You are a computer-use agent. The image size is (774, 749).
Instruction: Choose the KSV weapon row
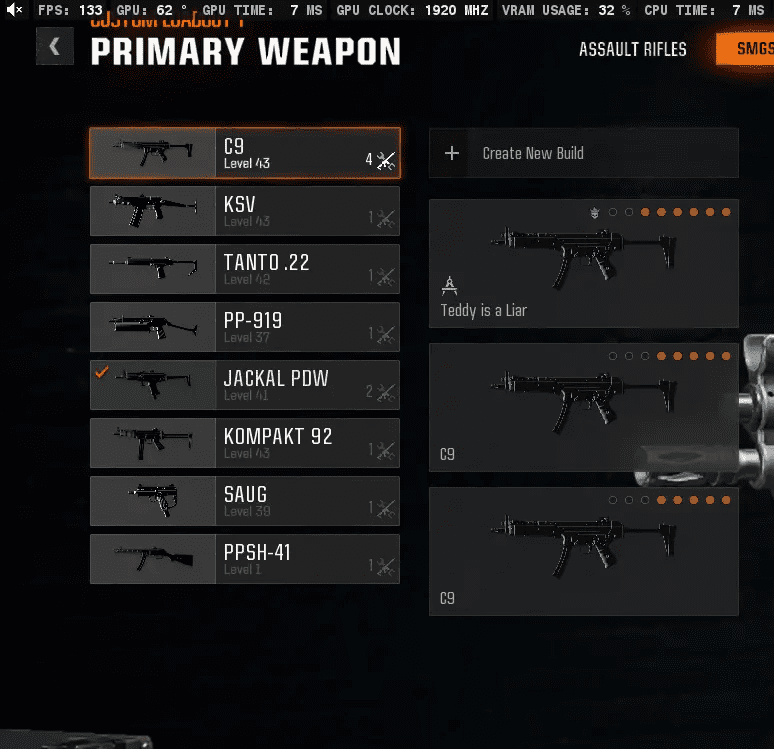(245, 211)
